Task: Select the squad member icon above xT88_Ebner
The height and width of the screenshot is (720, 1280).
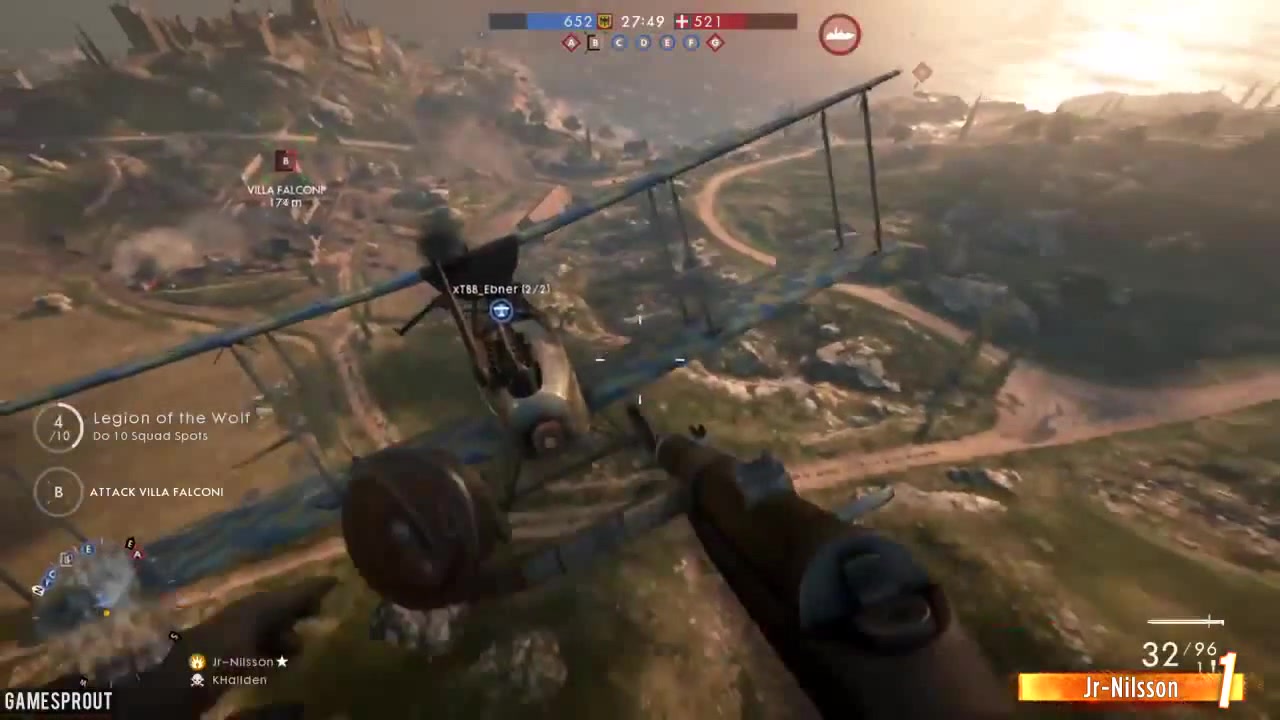Action: point(500,311)
